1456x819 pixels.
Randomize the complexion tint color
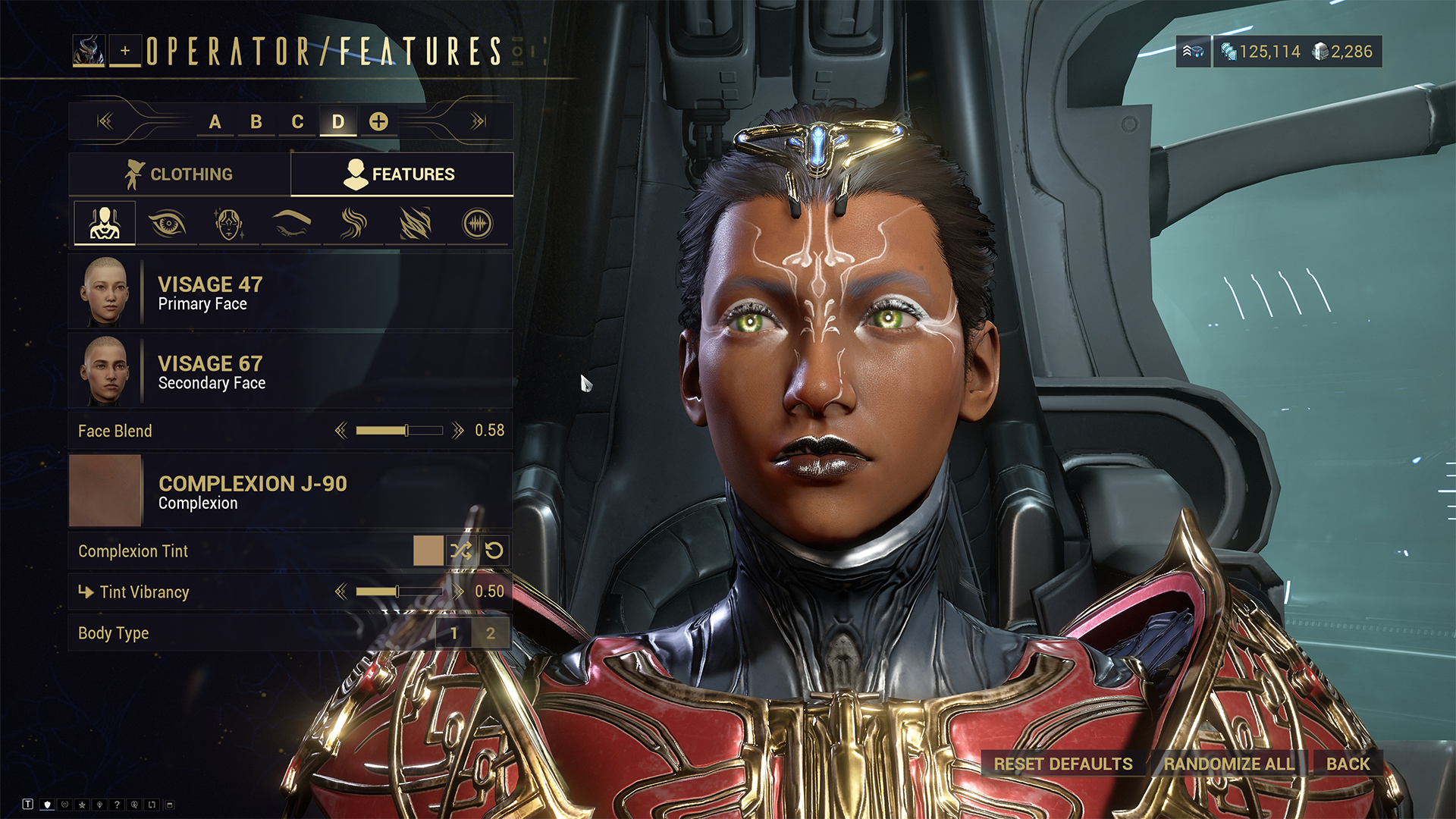(461, 551)
